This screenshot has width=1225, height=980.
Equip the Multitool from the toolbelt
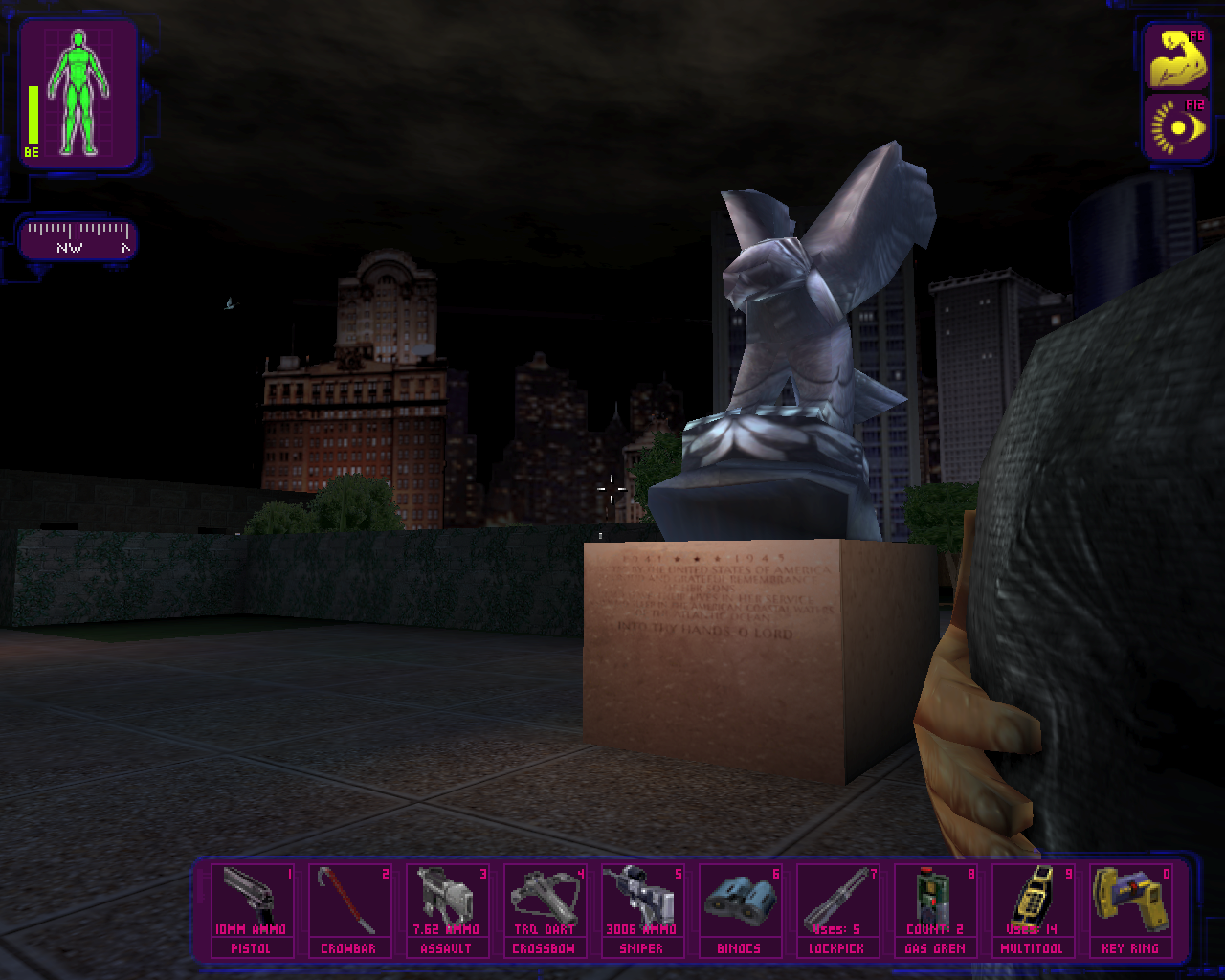[x=1033, y=909]
